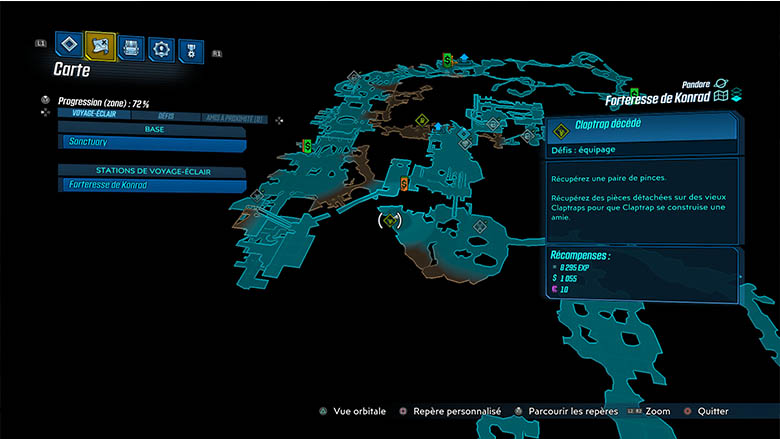780x439 pixels.
Task: Switch to the highlighted Carte map tab
Action: point(101,44)
